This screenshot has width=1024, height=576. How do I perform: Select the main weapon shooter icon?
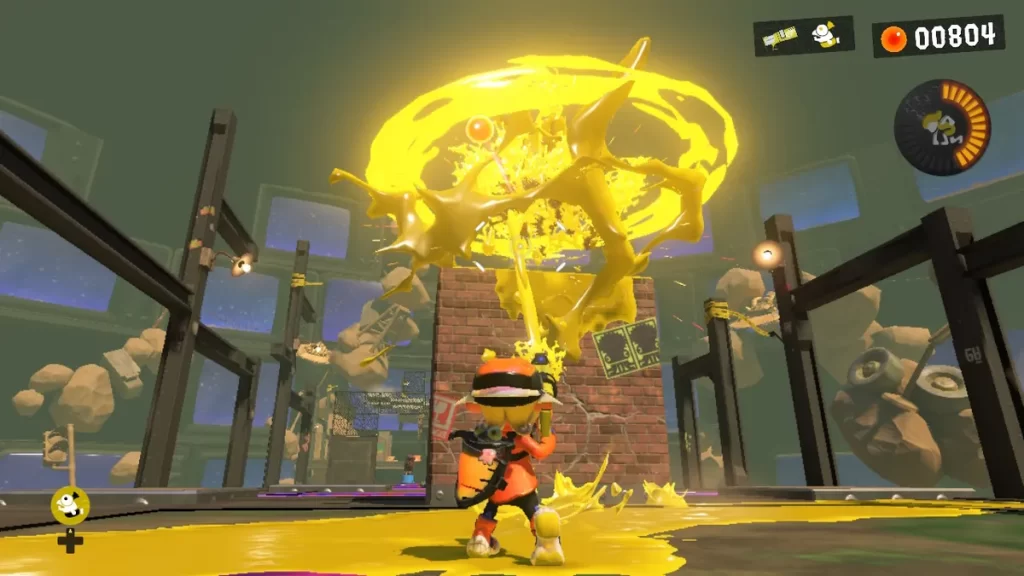pyautogui.click(x=780, y=37)
